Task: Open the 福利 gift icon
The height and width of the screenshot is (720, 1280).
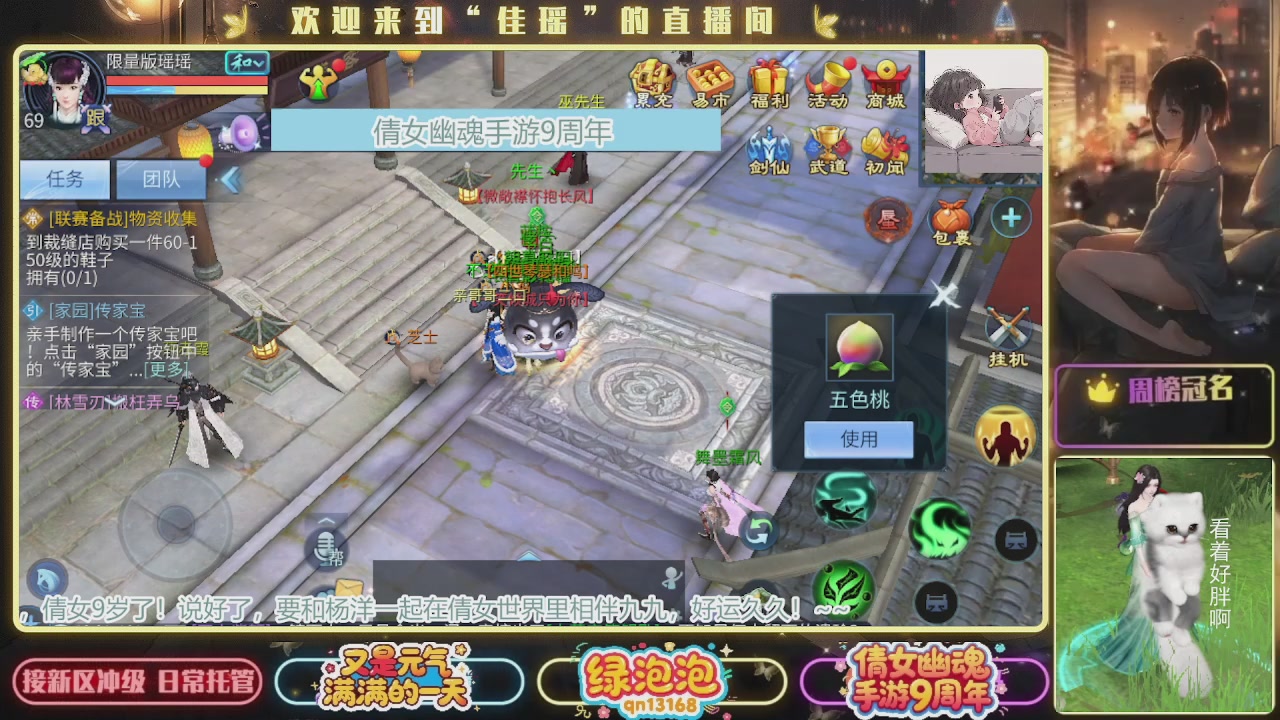Action: tap(769, 78)
